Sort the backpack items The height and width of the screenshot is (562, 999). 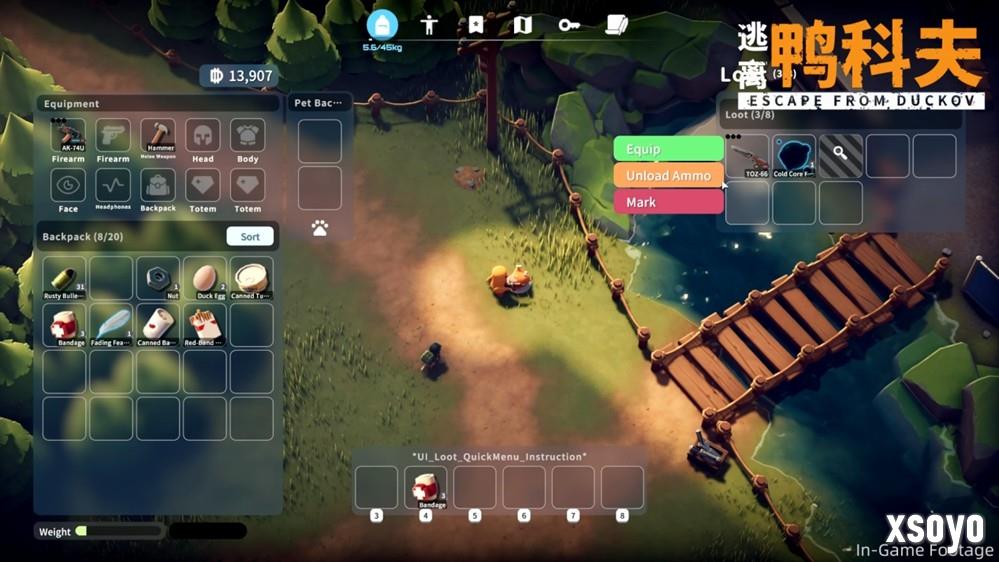click(250, 237)
